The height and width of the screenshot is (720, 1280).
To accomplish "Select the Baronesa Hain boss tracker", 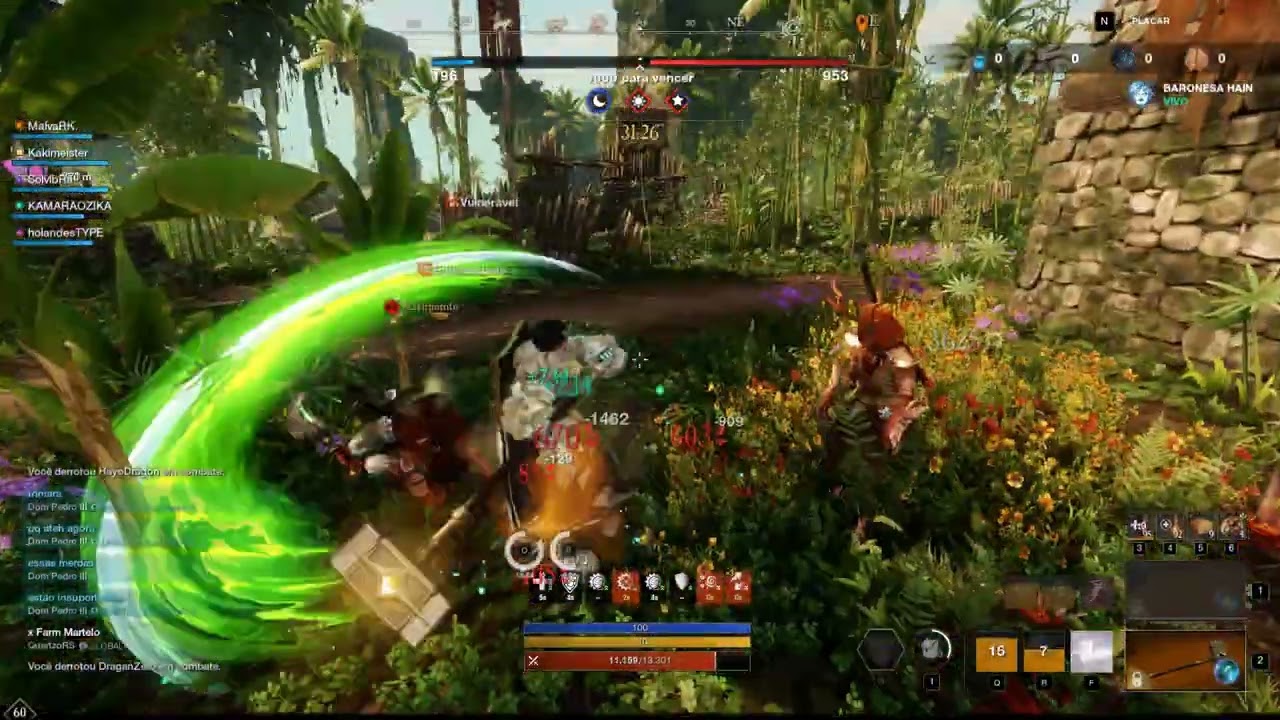I will [x=1194, y=94].
